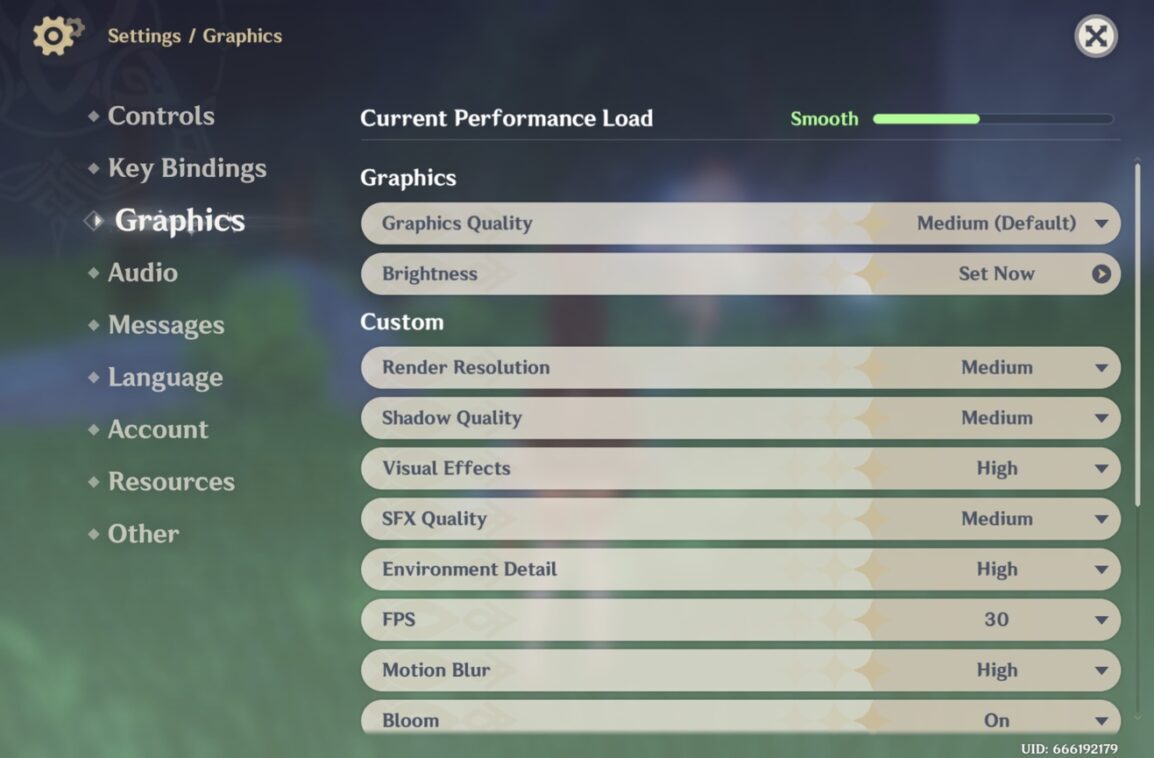Select the Other settings section
Screen dimensions: 1154x758
143,534
